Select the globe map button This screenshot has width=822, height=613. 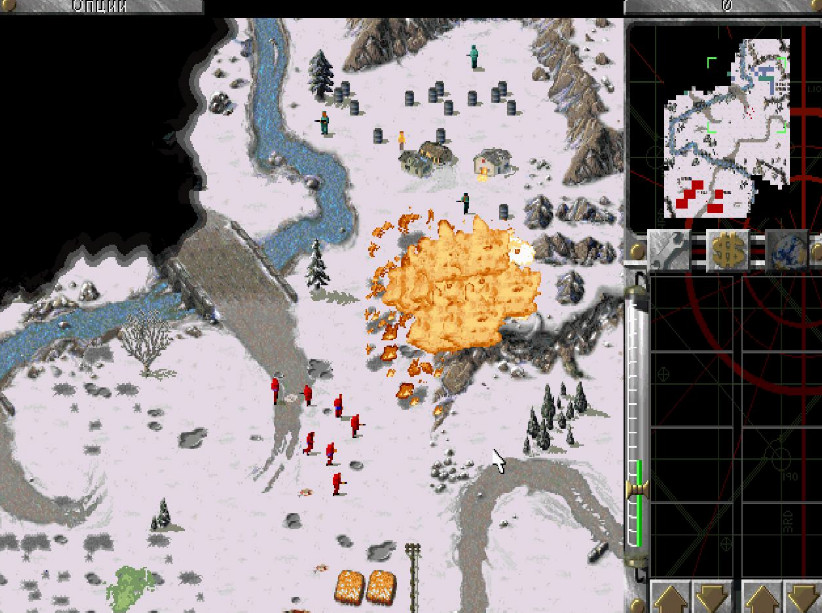coord(786,249)
